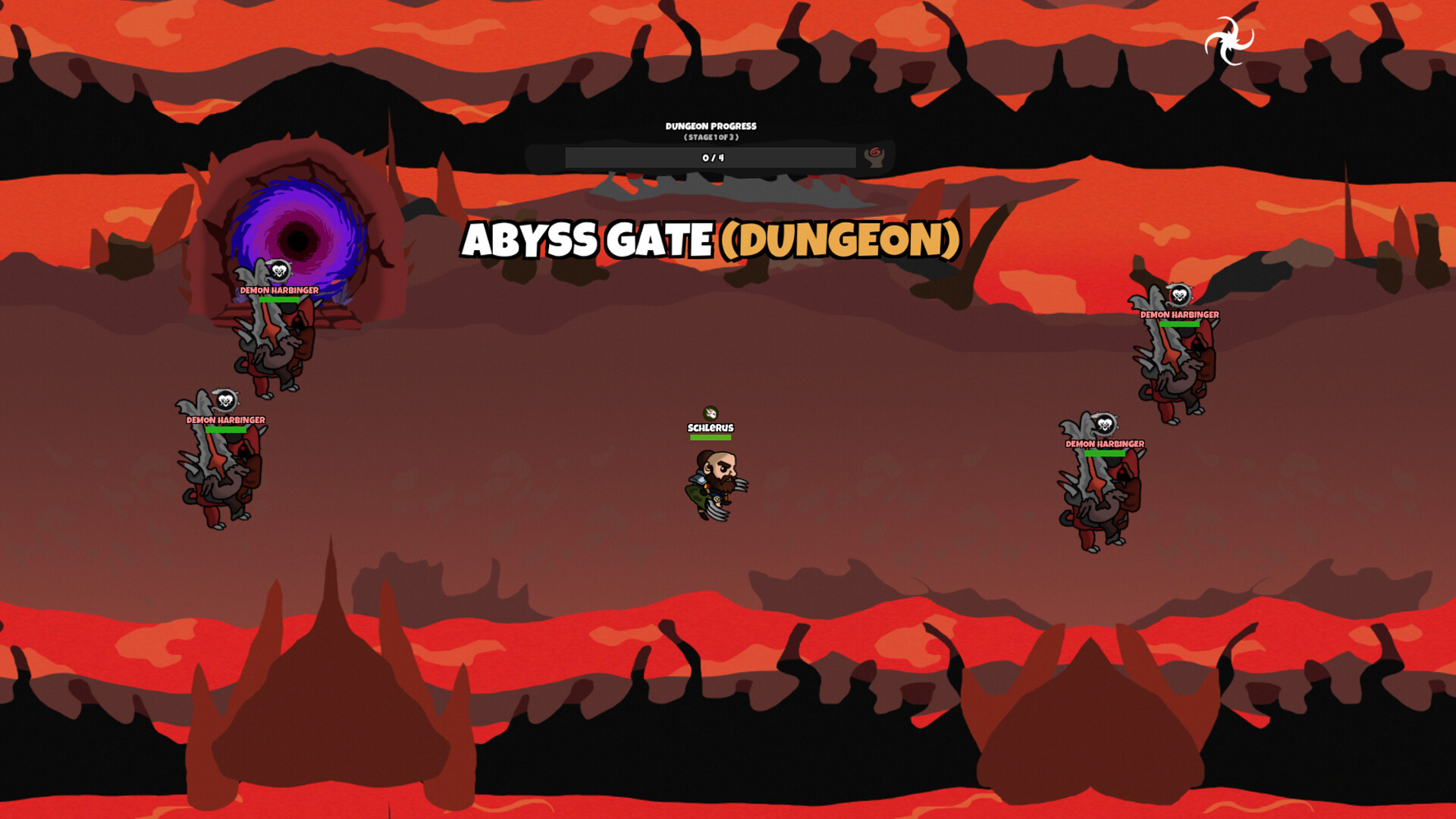Click the ABYSS GATE (DUNGEON) title text
1456x819 pixels.
pyautogui.click(x=713, y=240)
